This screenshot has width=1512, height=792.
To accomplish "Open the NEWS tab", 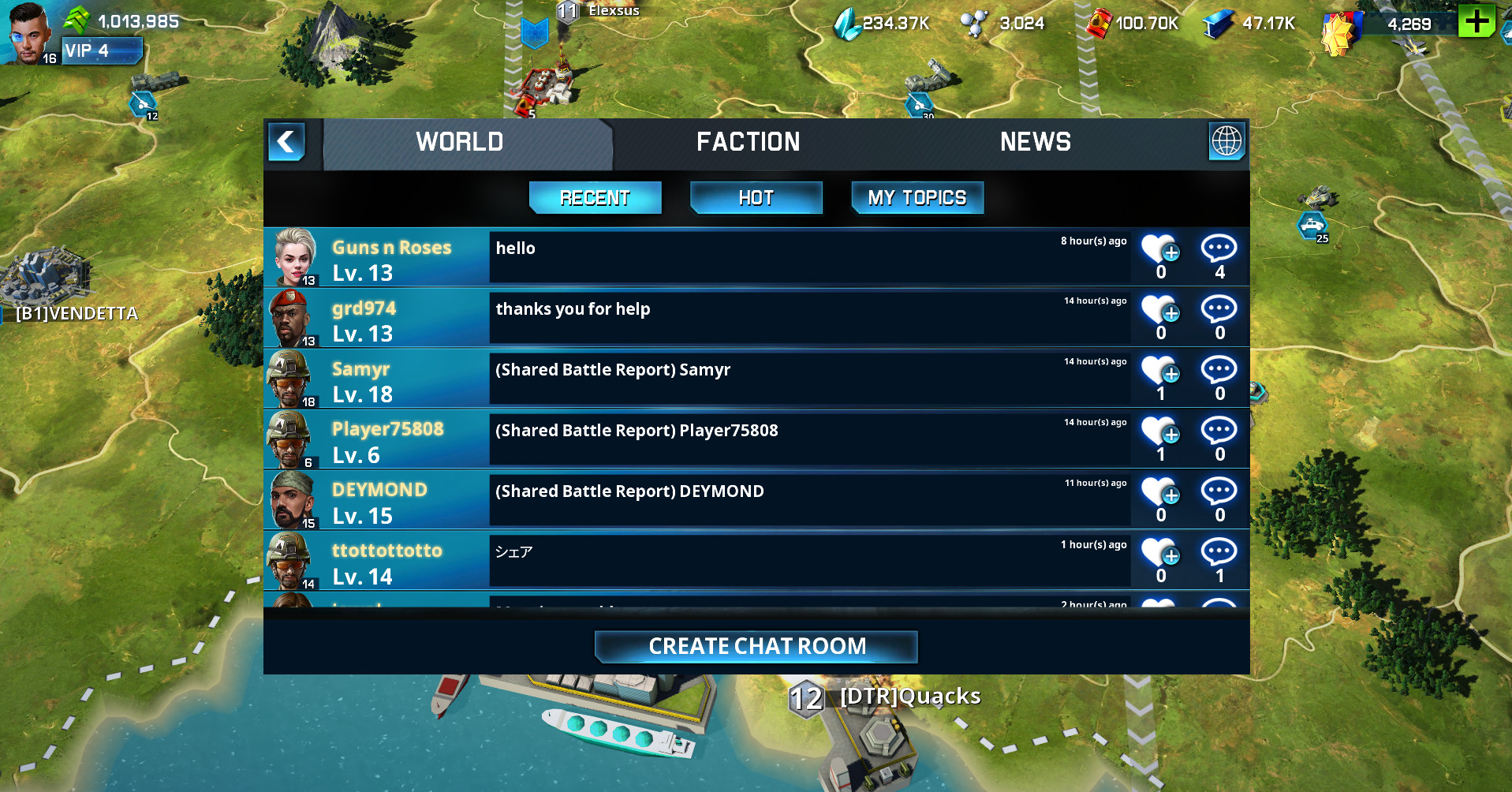I will pyautogui.click(x=1036, y=142).
